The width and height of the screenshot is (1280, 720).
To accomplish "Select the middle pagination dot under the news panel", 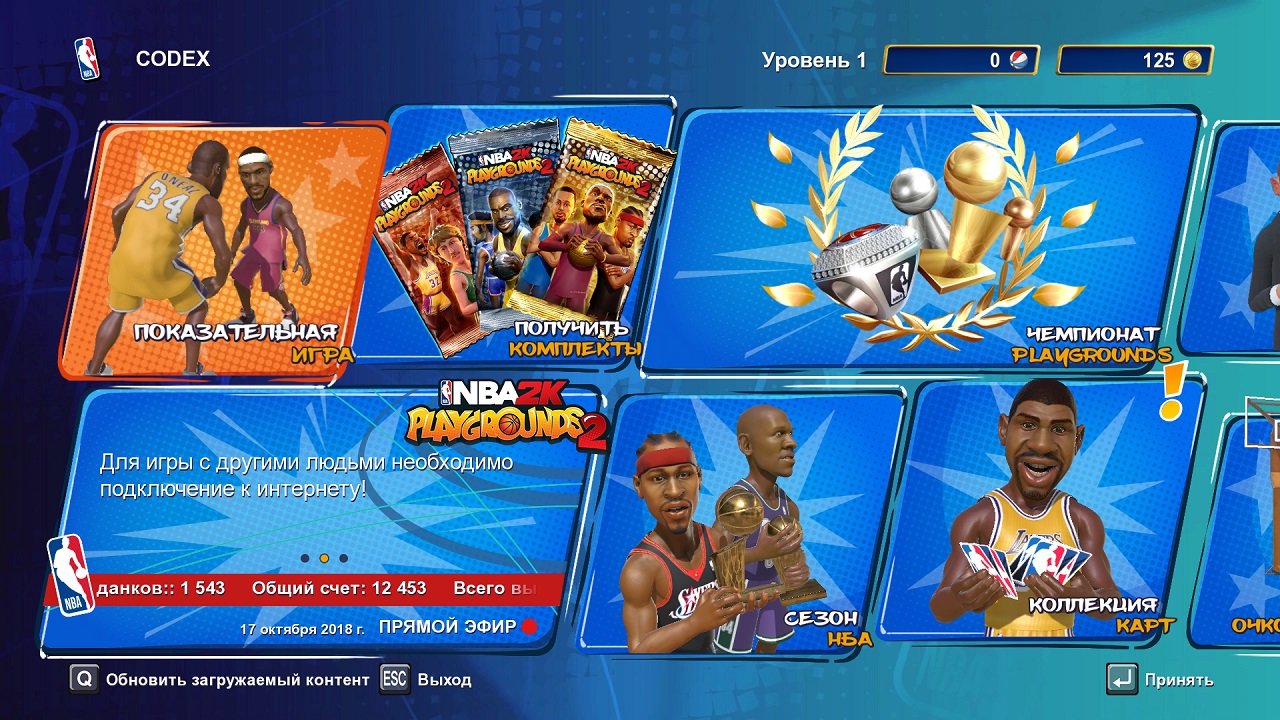I will [x=323, y=558].
